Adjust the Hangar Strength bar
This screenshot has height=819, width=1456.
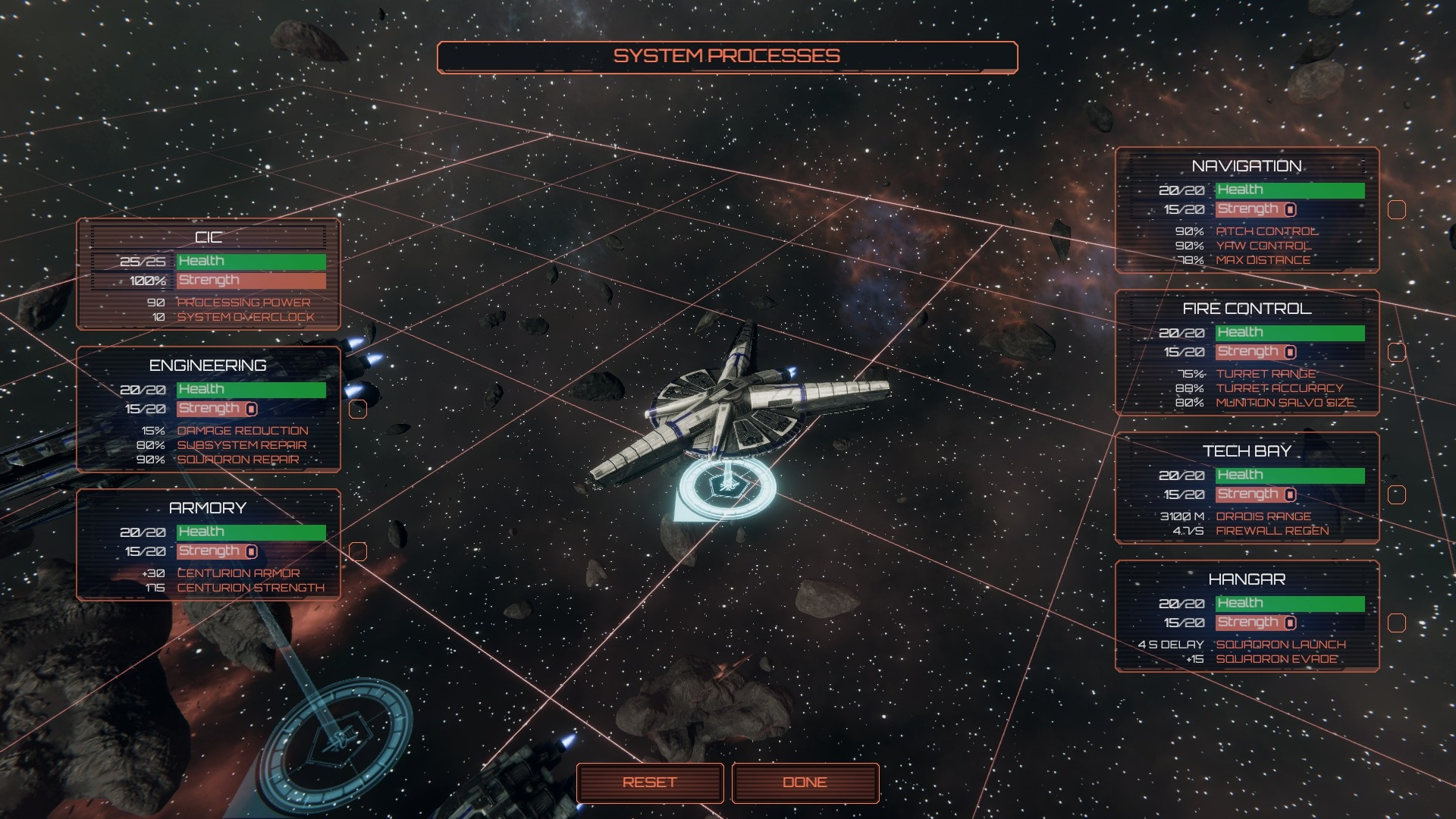[x=1289, y=623]
